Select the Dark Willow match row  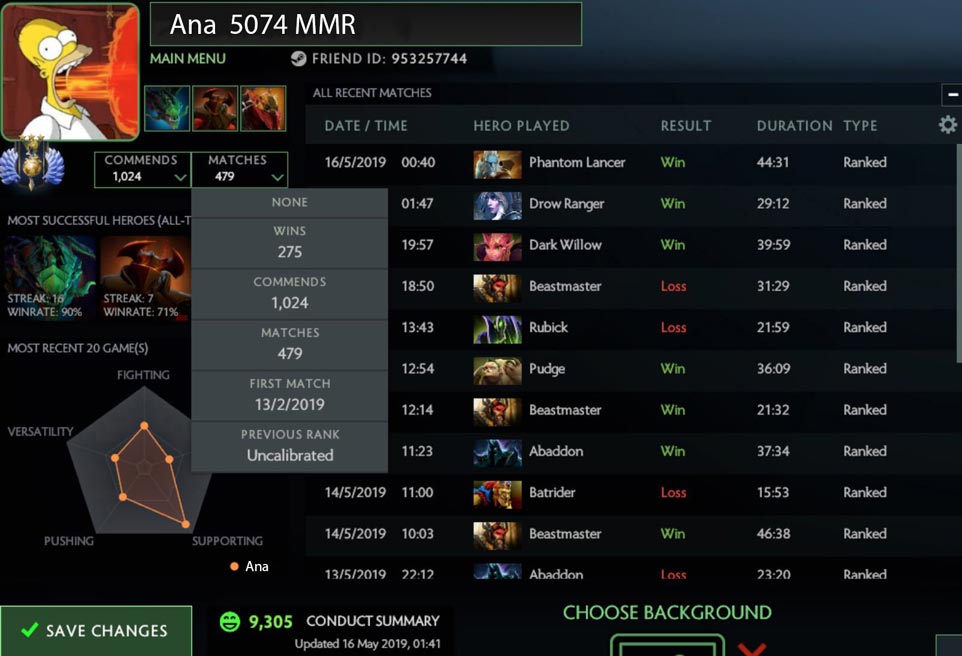point(630,245)
